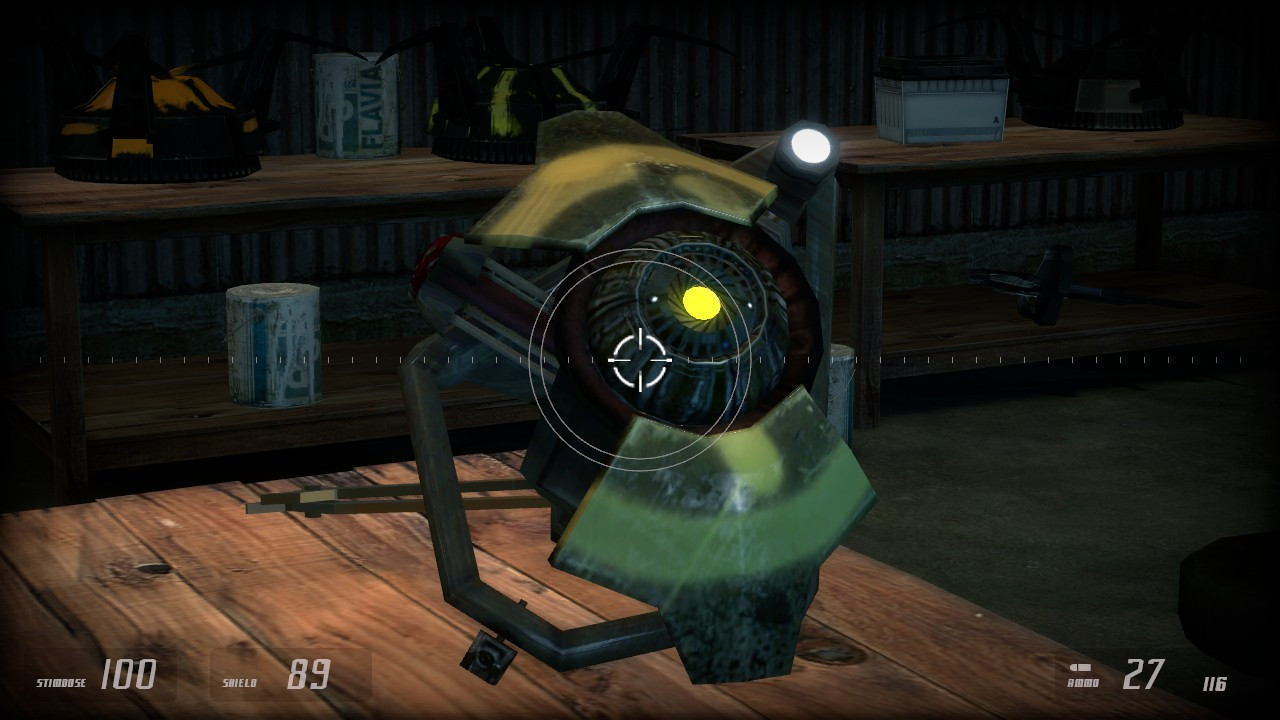Click the reserve ammo count 116

click(x=1212, y=685)
